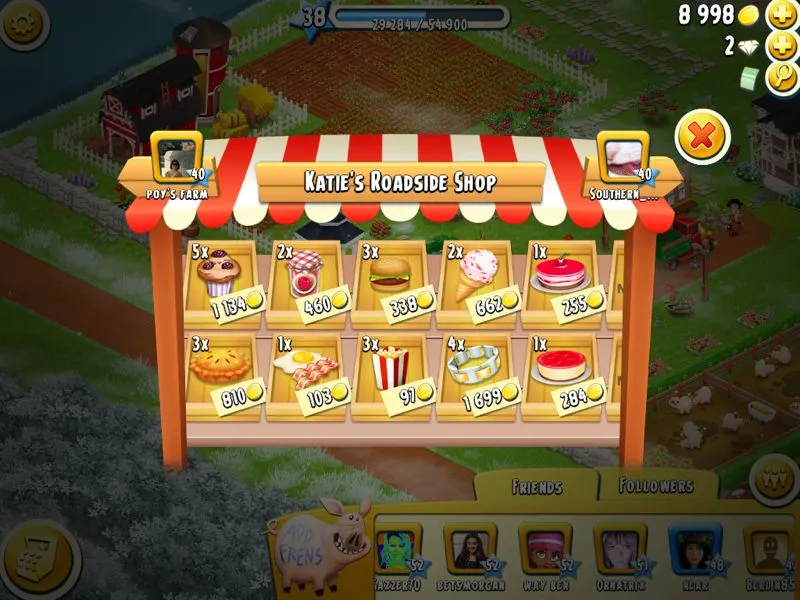
Task: Select the jam jar priced 460 coins
Action: [305, 275]
